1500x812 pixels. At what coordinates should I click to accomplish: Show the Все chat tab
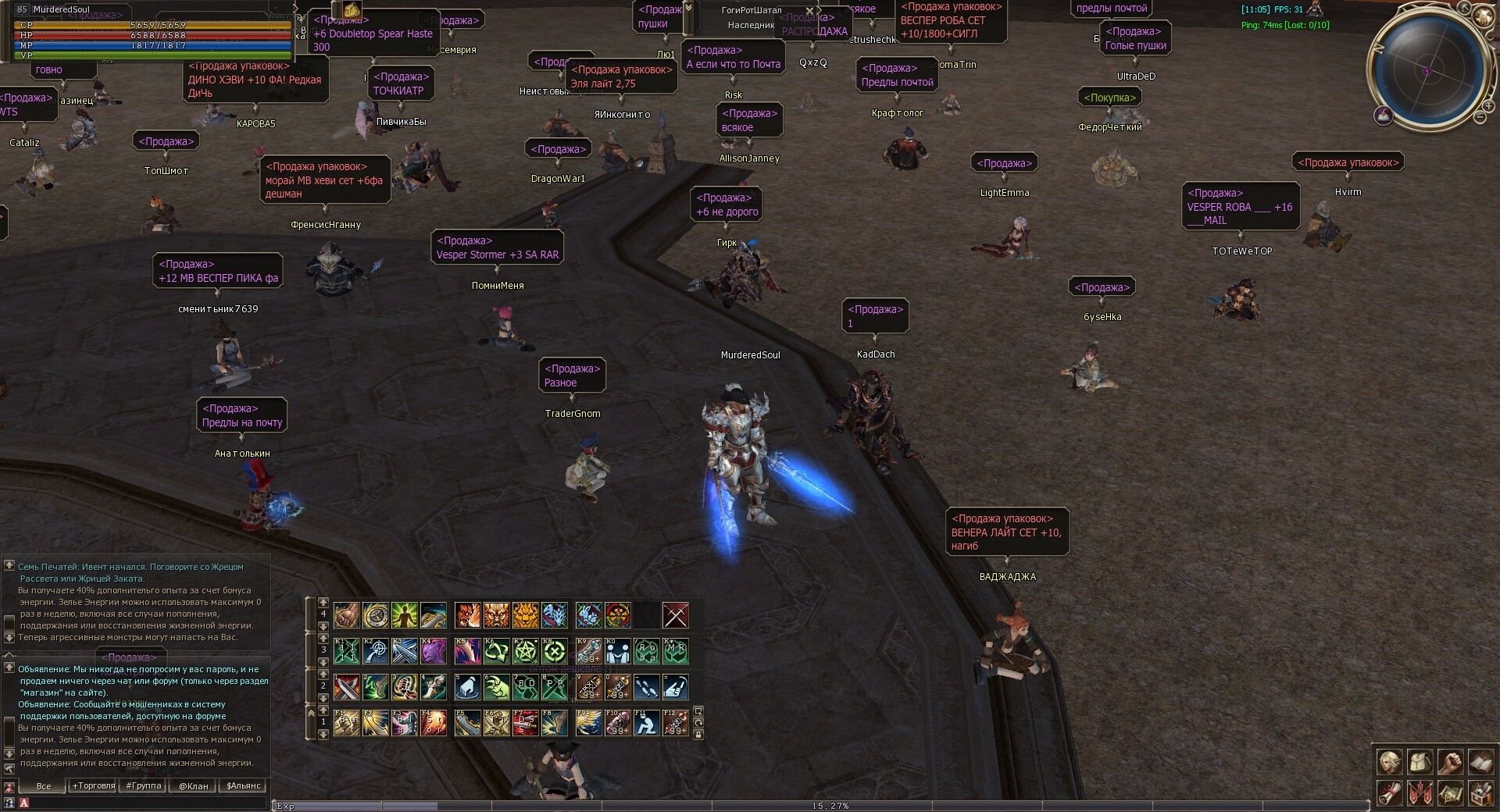click(x=44, y=786)
